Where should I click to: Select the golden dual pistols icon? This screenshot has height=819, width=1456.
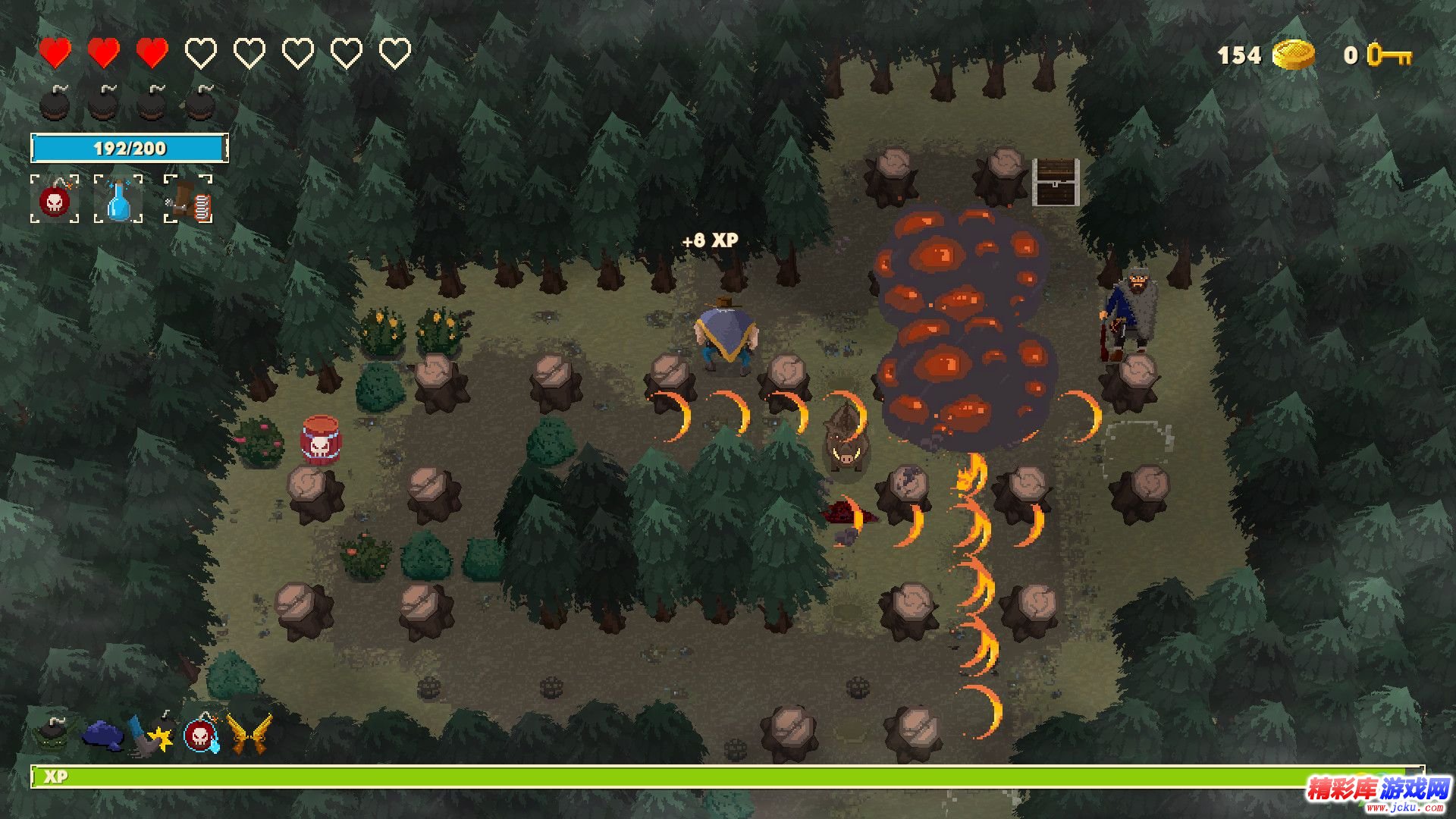pos(249,734)
